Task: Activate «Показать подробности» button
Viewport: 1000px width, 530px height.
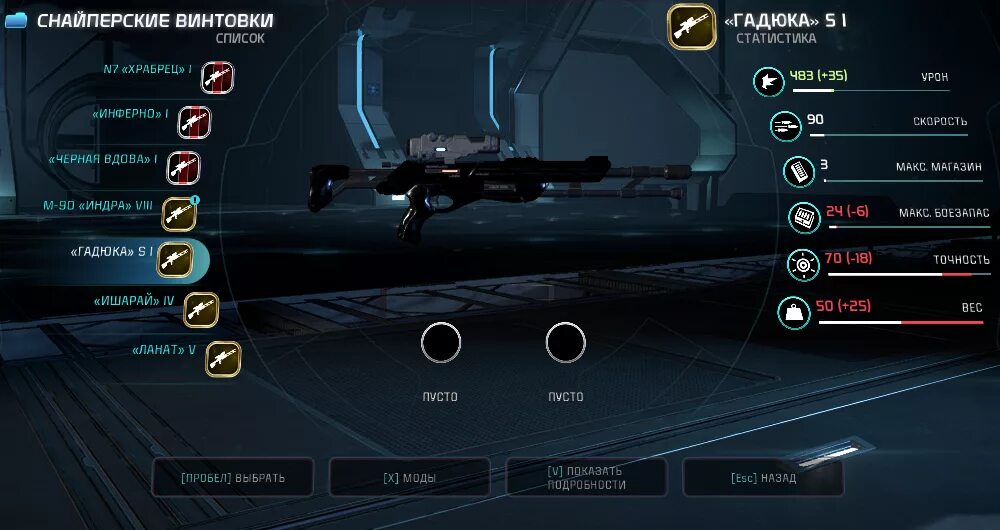Action: click(x=586, y=478)
